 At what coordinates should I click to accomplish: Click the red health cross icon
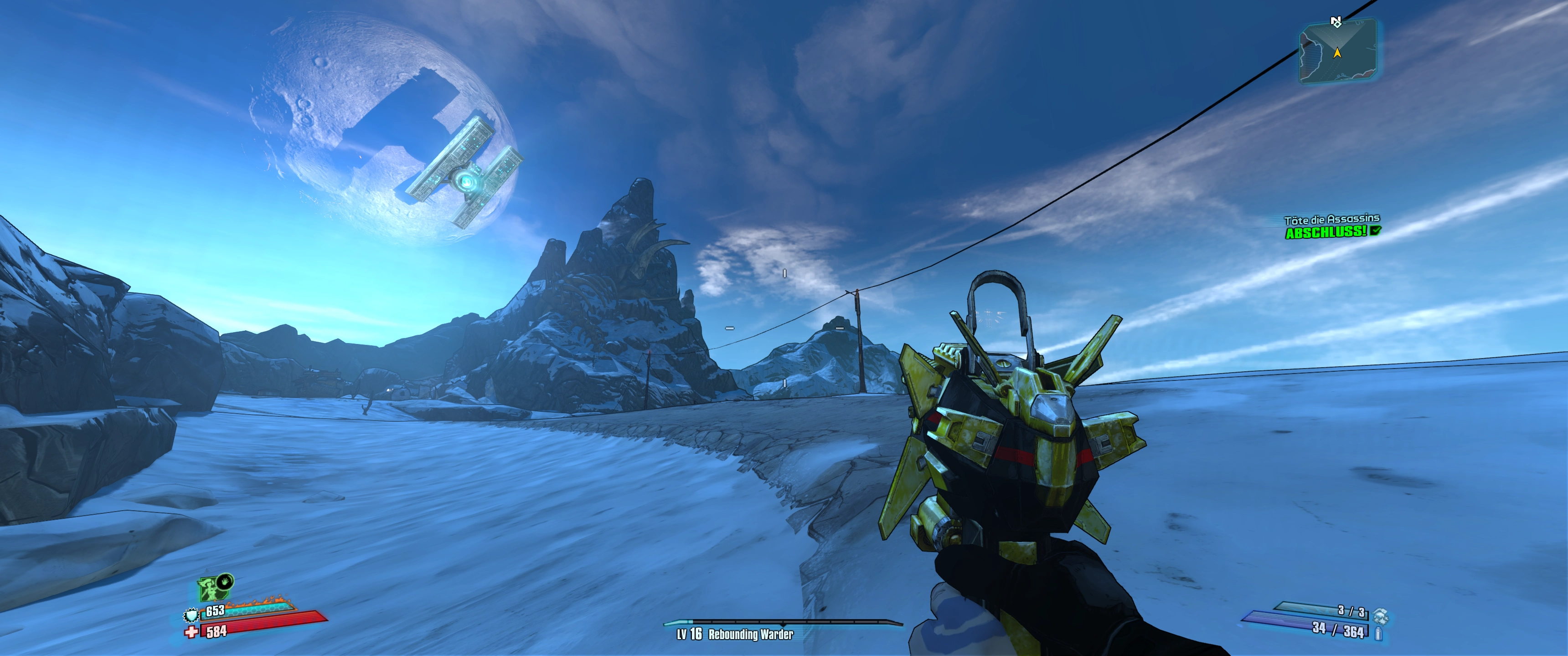coord(192,632)
